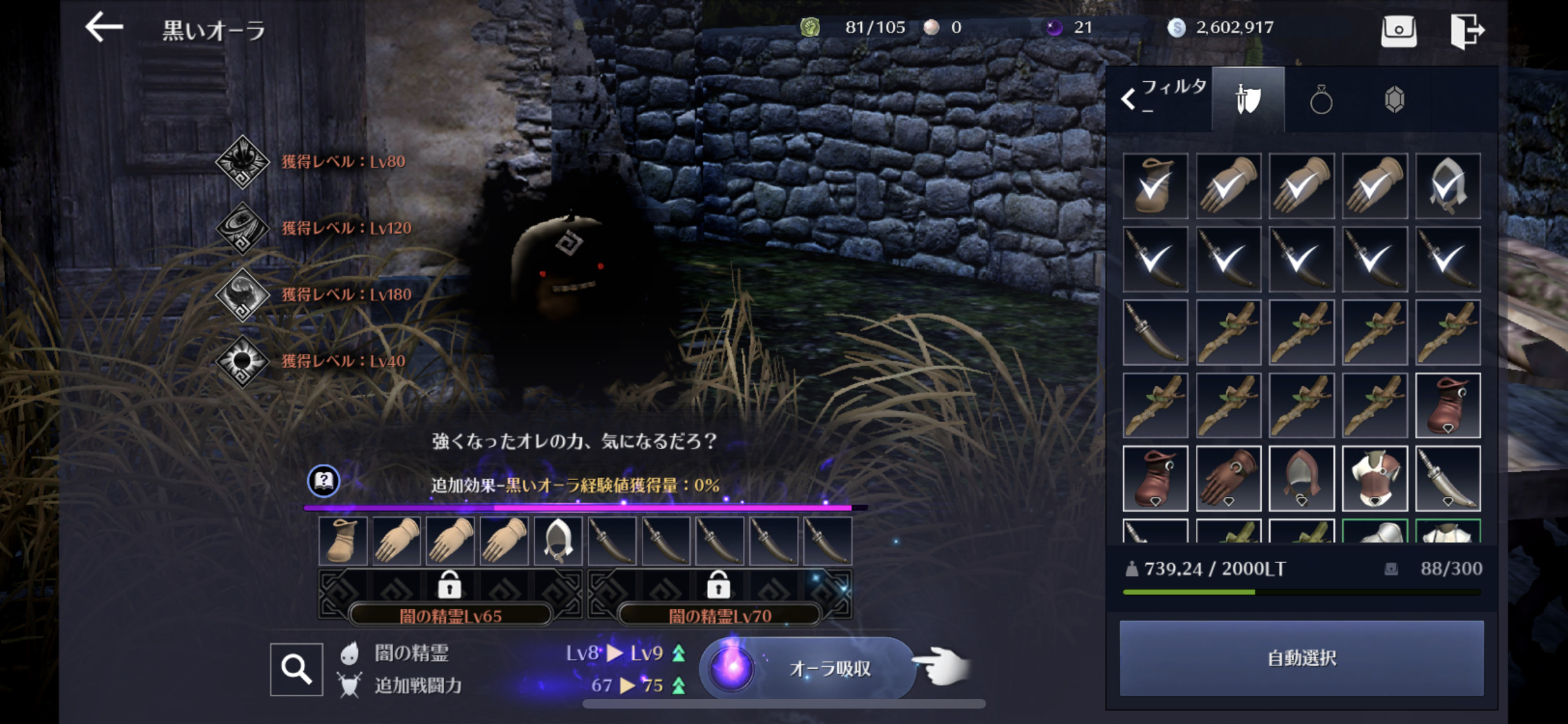Image resolution: width=1568 pixels, height=724 pixels.
Task: Deselect the checked hood item in inventory
Action: (1448, 186)
